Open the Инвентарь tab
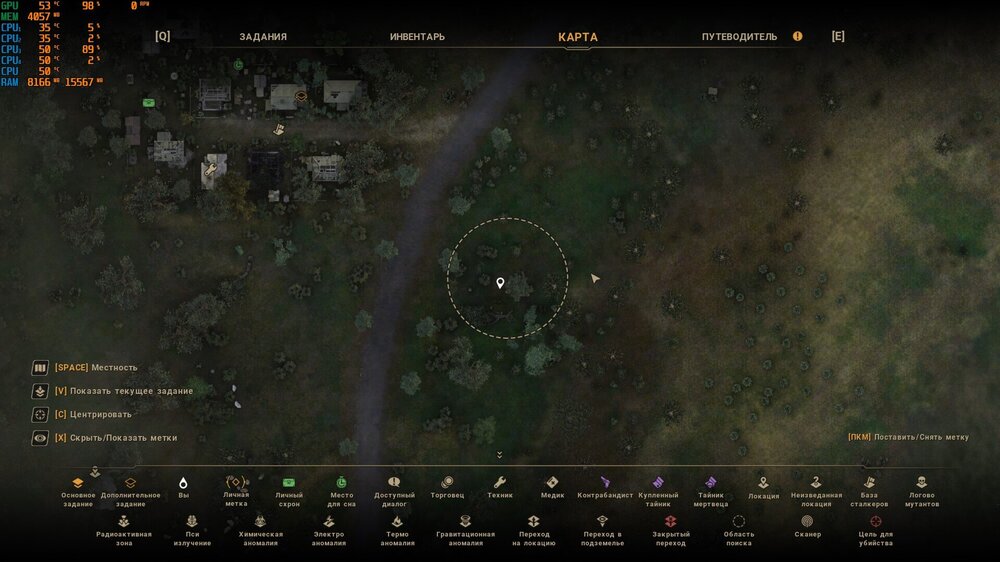The height and width of the screenshot is (562, 1000). coord(417,37)
